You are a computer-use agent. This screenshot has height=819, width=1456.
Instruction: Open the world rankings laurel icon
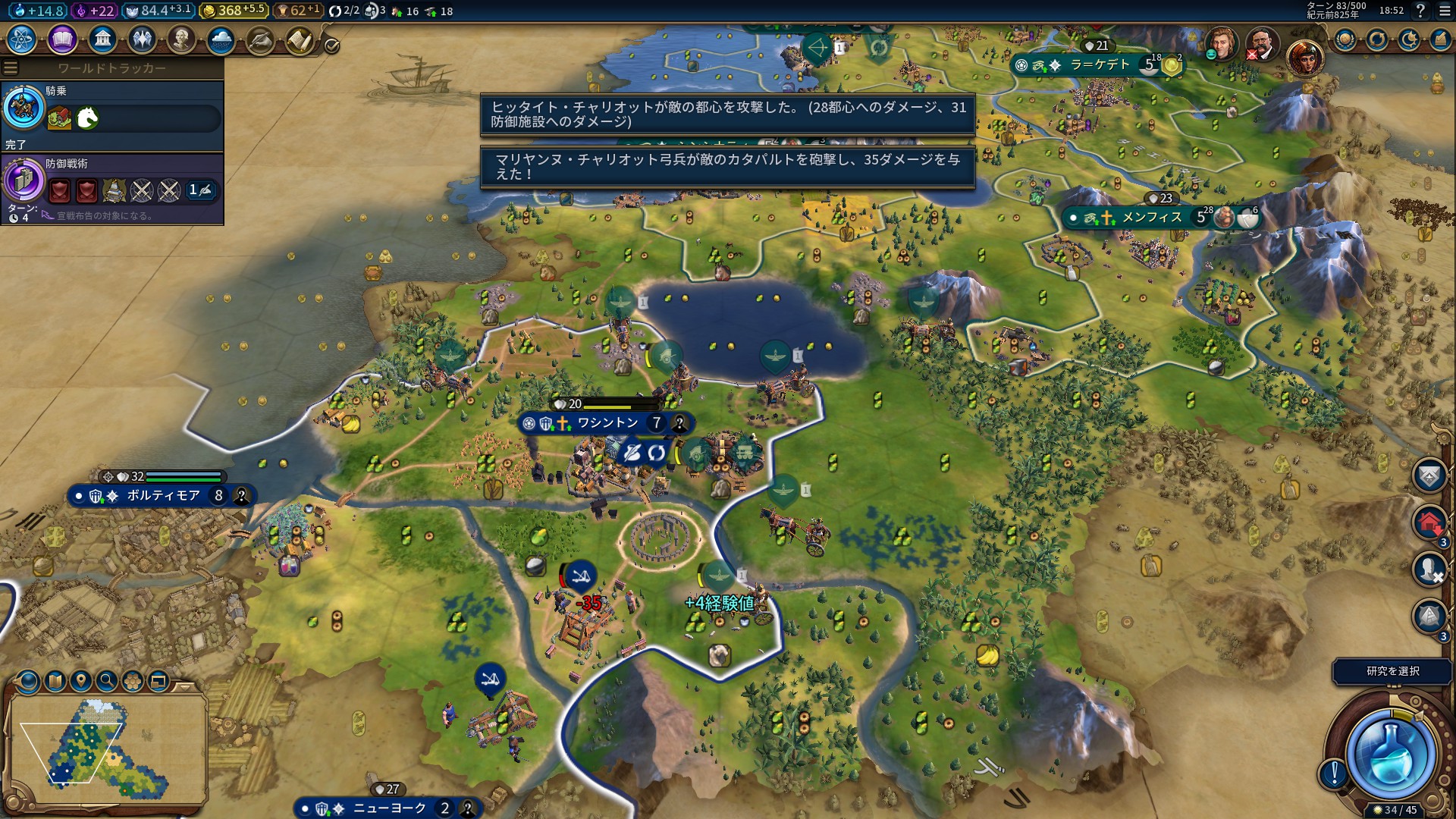(1345, 39)
